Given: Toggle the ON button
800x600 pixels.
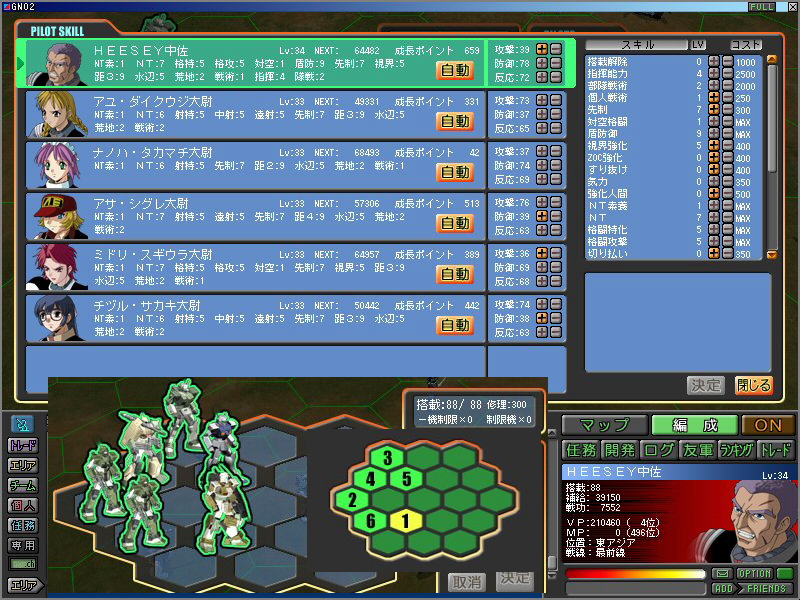Looking at the screenshot, I should click(768, 425).
